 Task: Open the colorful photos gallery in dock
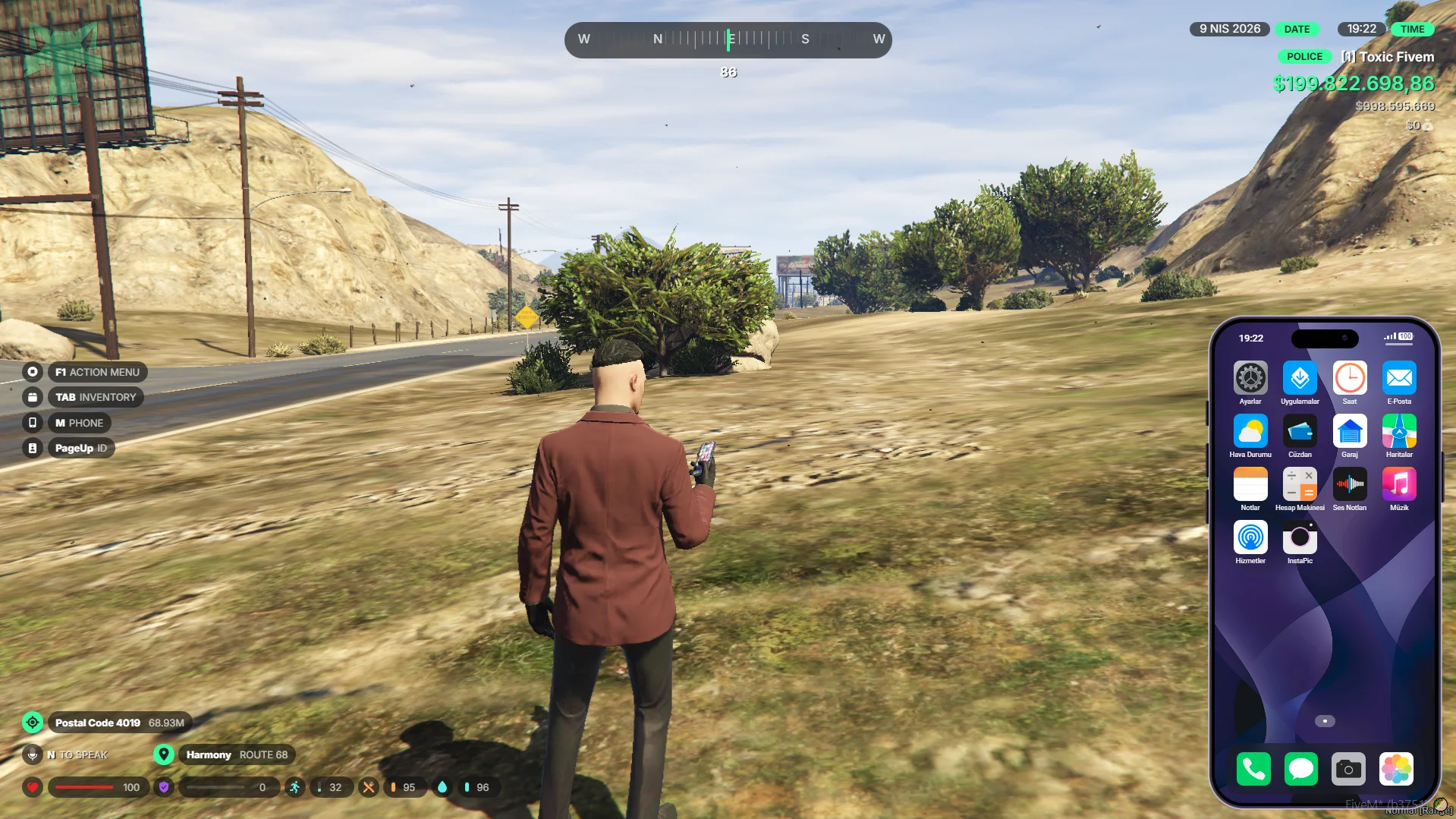(1396, 769)
